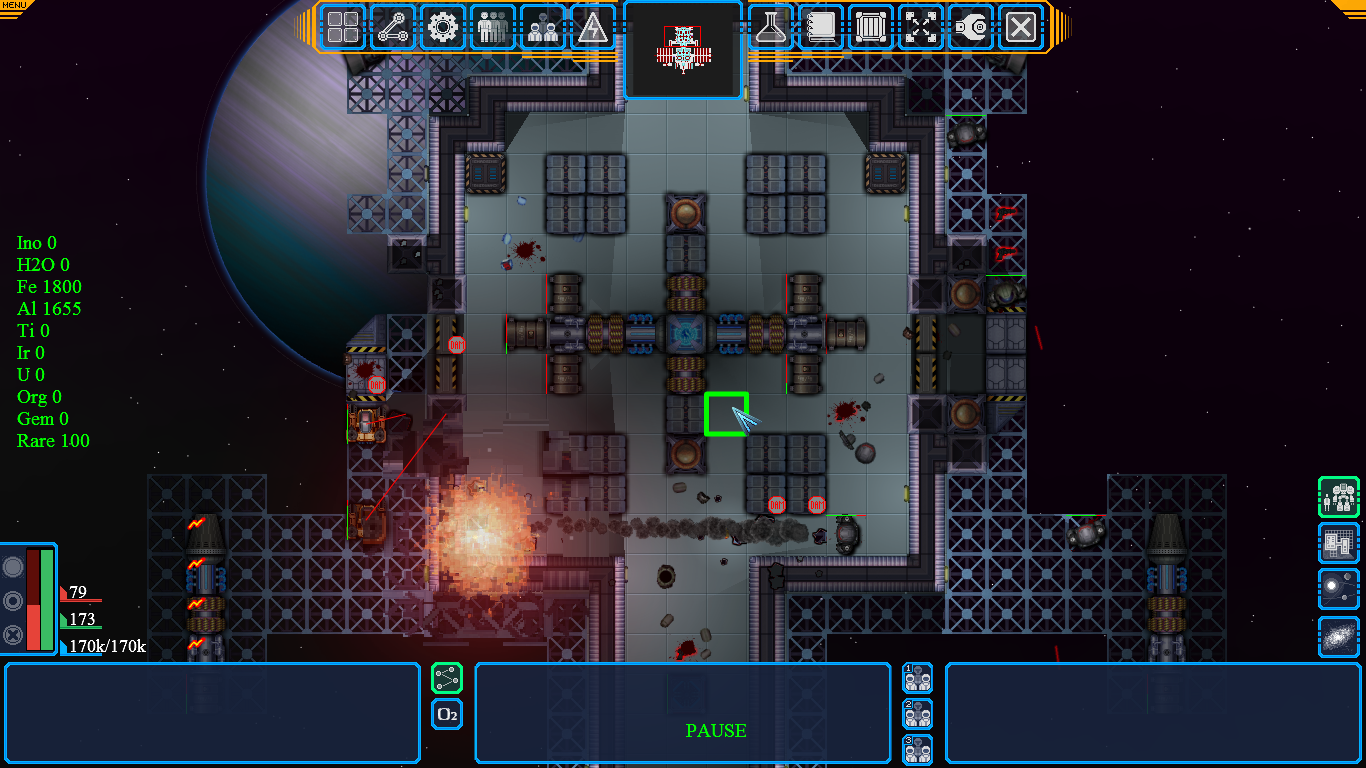Switch to the ship layout blueprint view
Image resolution: width=1366 pixels, height=768 pixels.
pyautogui.click(x=1338, y=543)
